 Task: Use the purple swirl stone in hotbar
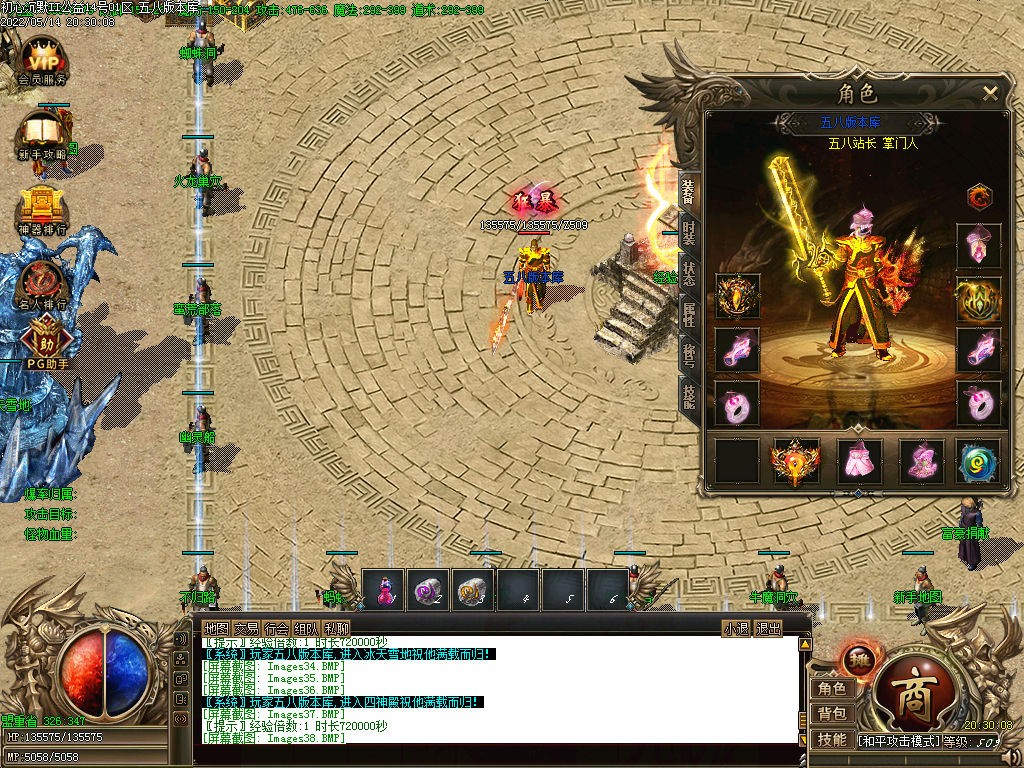[x=428, y=590]
